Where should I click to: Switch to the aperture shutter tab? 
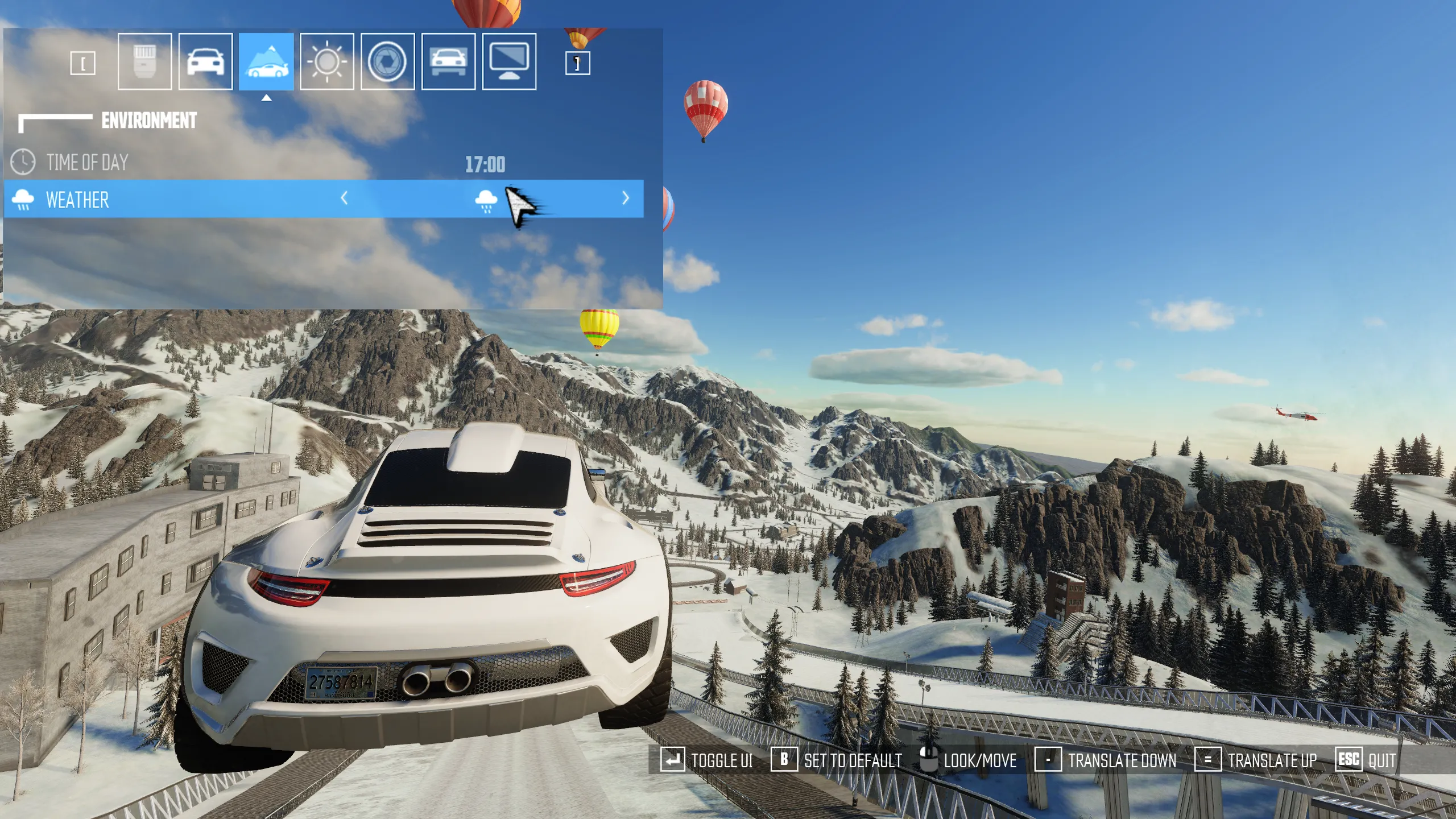pyautogui.click(x=387, y=61)
